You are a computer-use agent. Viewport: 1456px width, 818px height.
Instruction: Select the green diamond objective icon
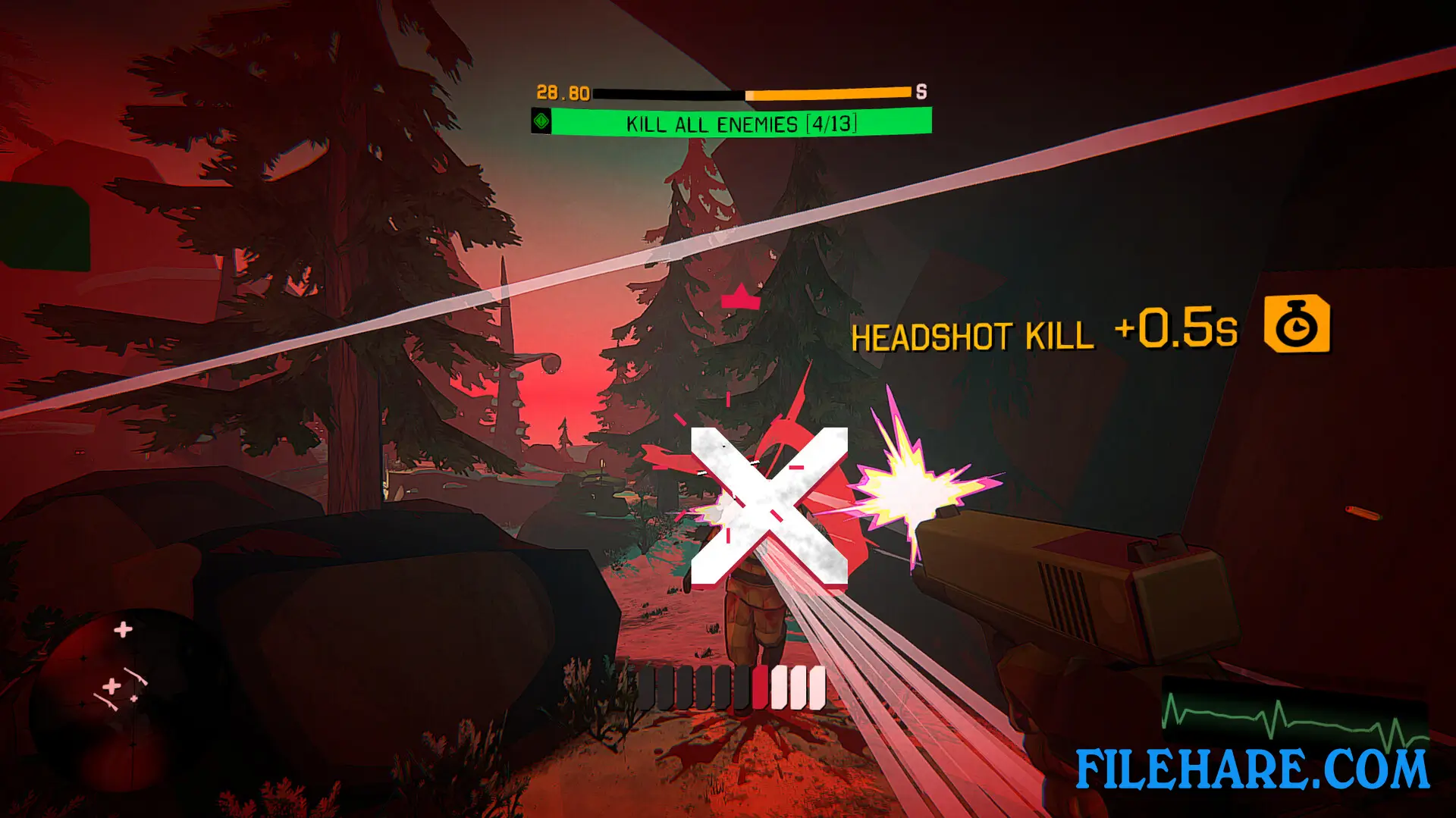[x=543, y=122]
